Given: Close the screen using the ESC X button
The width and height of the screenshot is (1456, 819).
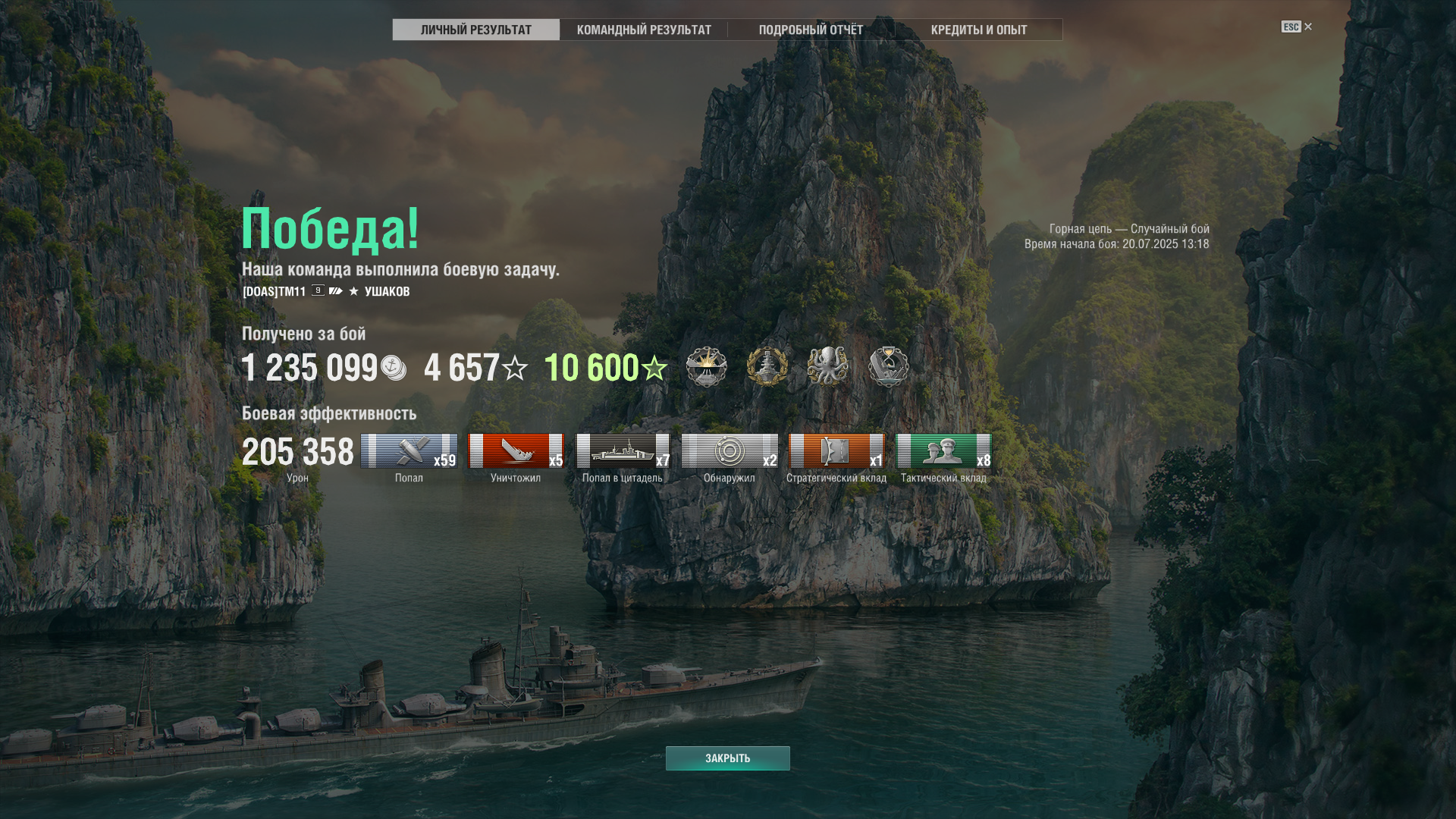Looking at the screenshot, I should pos(1297,27).
